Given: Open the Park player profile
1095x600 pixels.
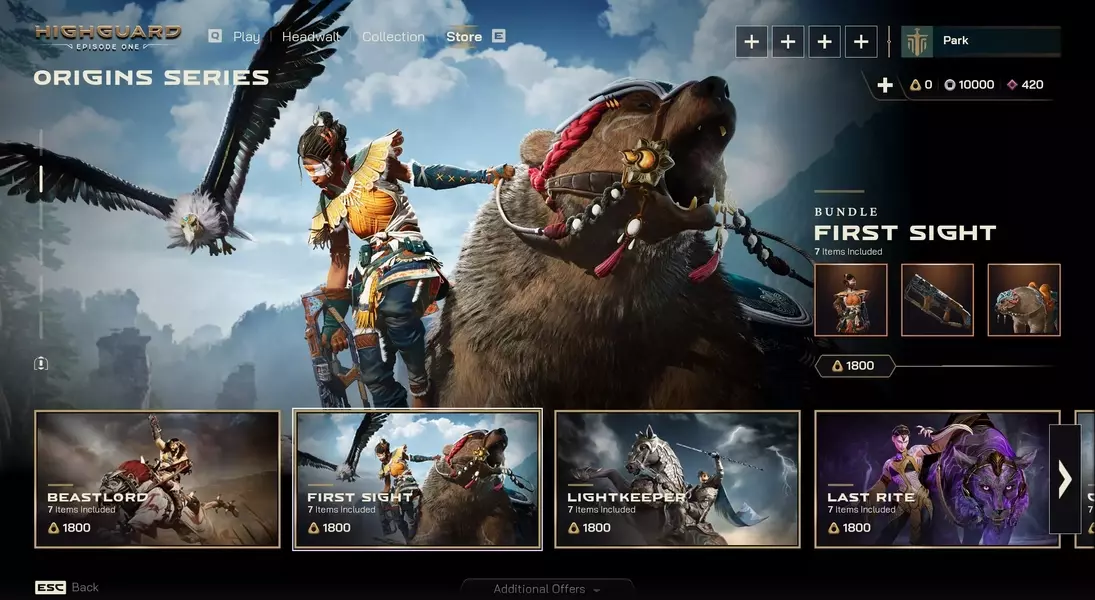Looking at the screenshot, I should [980, 41].
